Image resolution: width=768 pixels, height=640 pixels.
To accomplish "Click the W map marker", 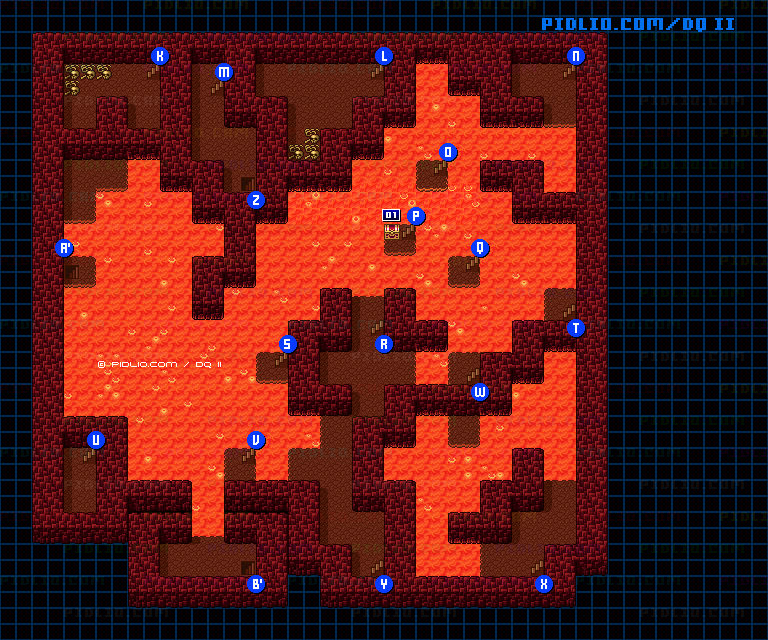I will coord(480,392).
